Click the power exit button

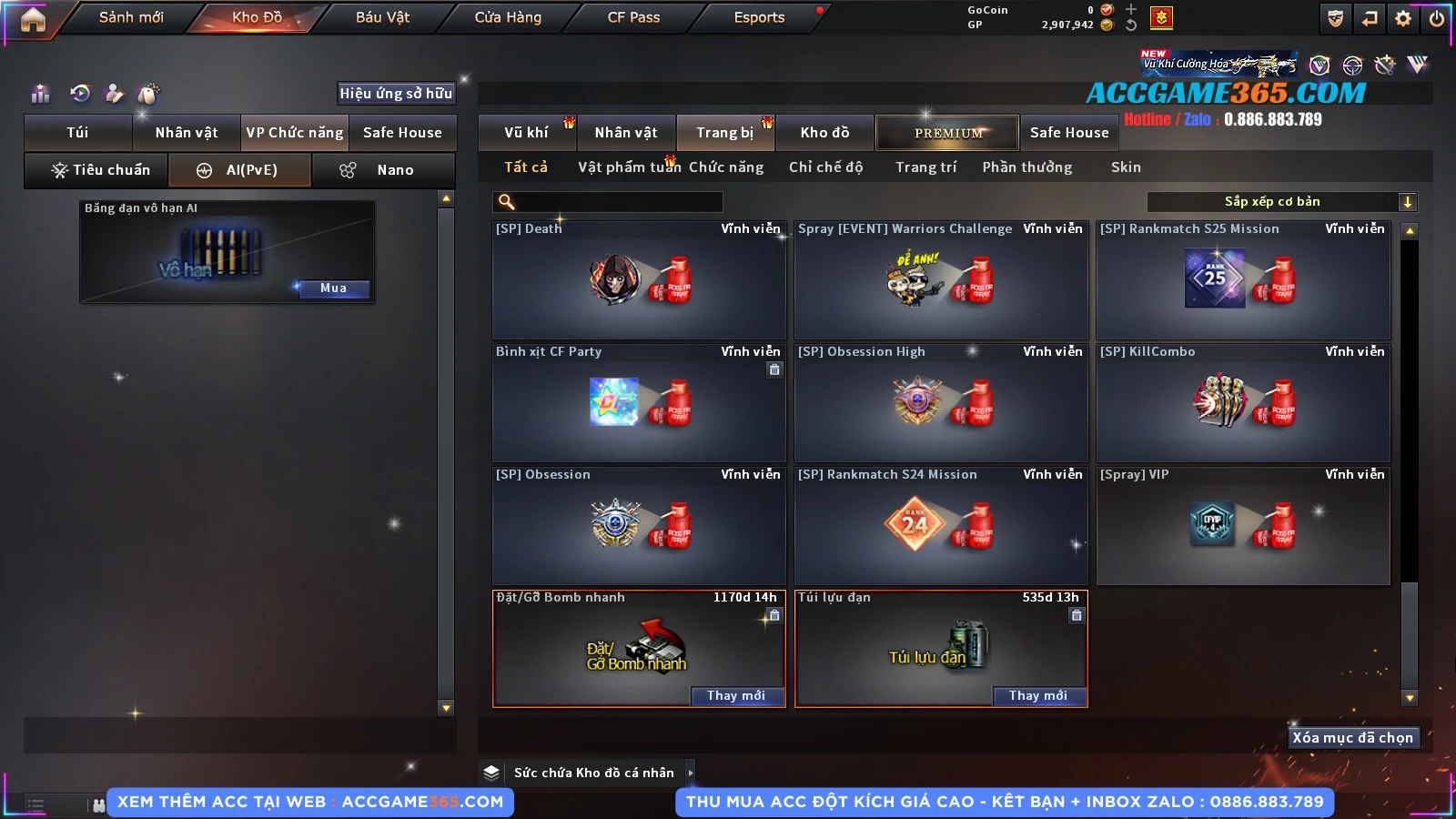pyautogui.click(x=1437, y=18)
